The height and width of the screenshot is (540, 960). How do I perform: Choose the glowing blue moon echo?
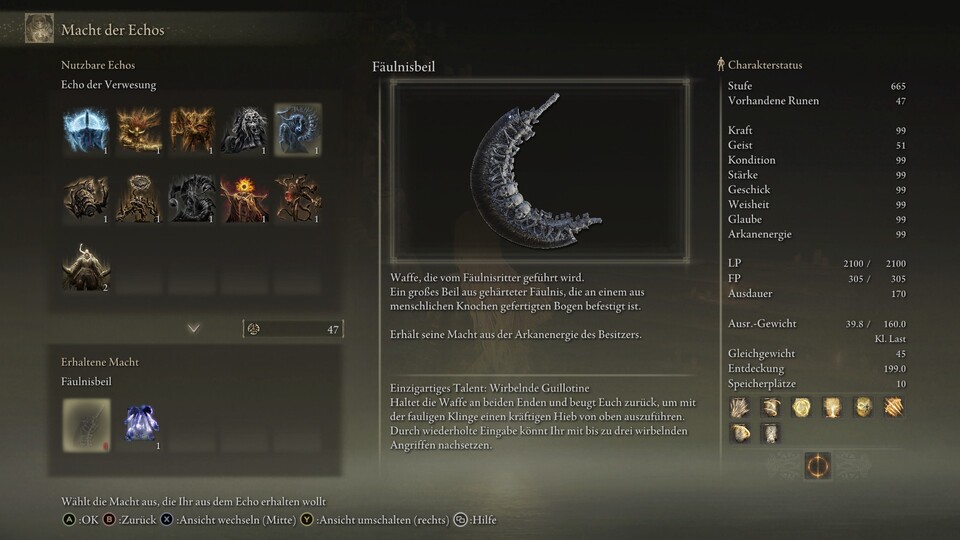[85, 129]
